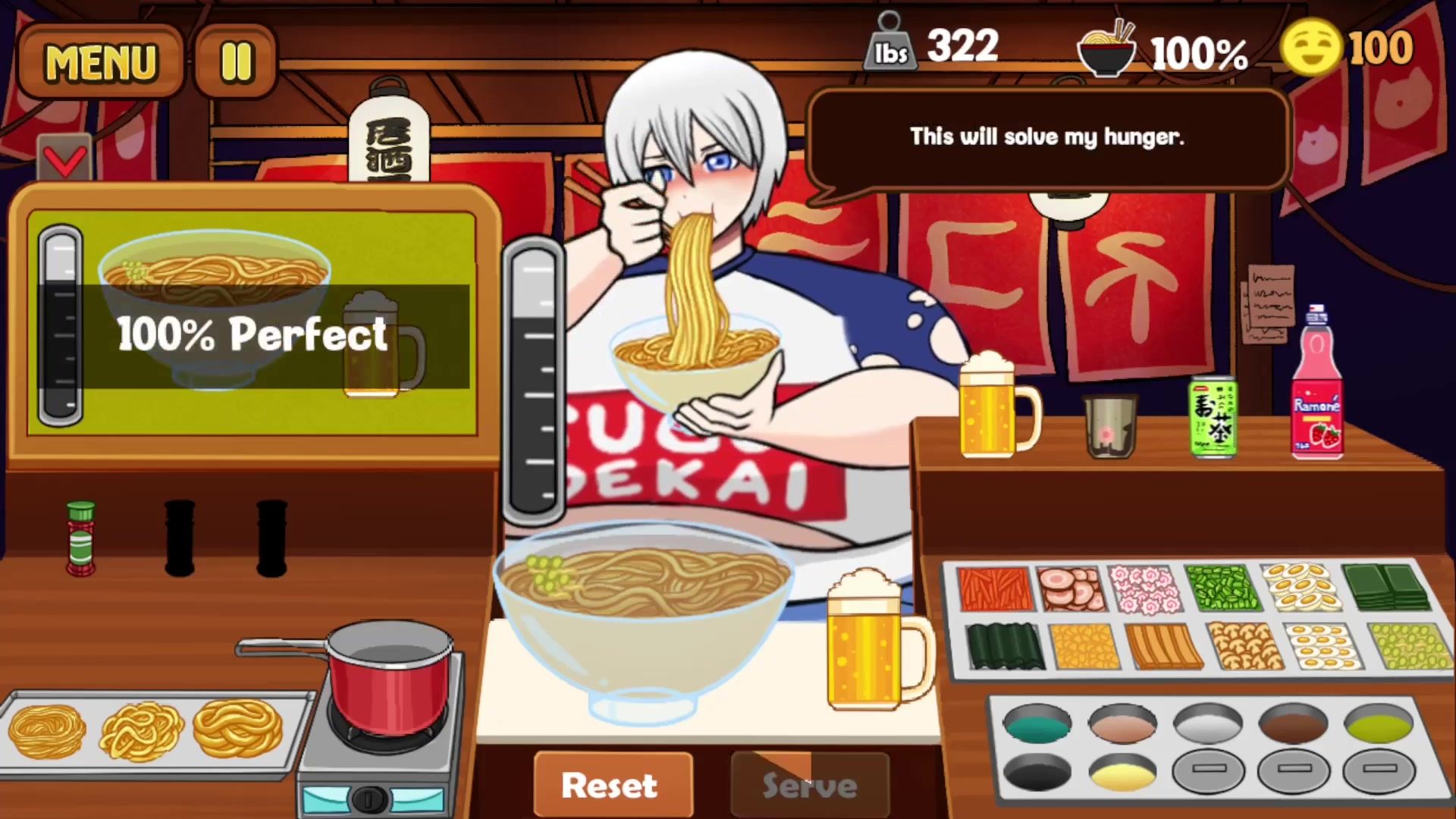Screen dimensions: 1456x819
Task: Reset the current ramen bowl
Action: click(x=611, y=785)
